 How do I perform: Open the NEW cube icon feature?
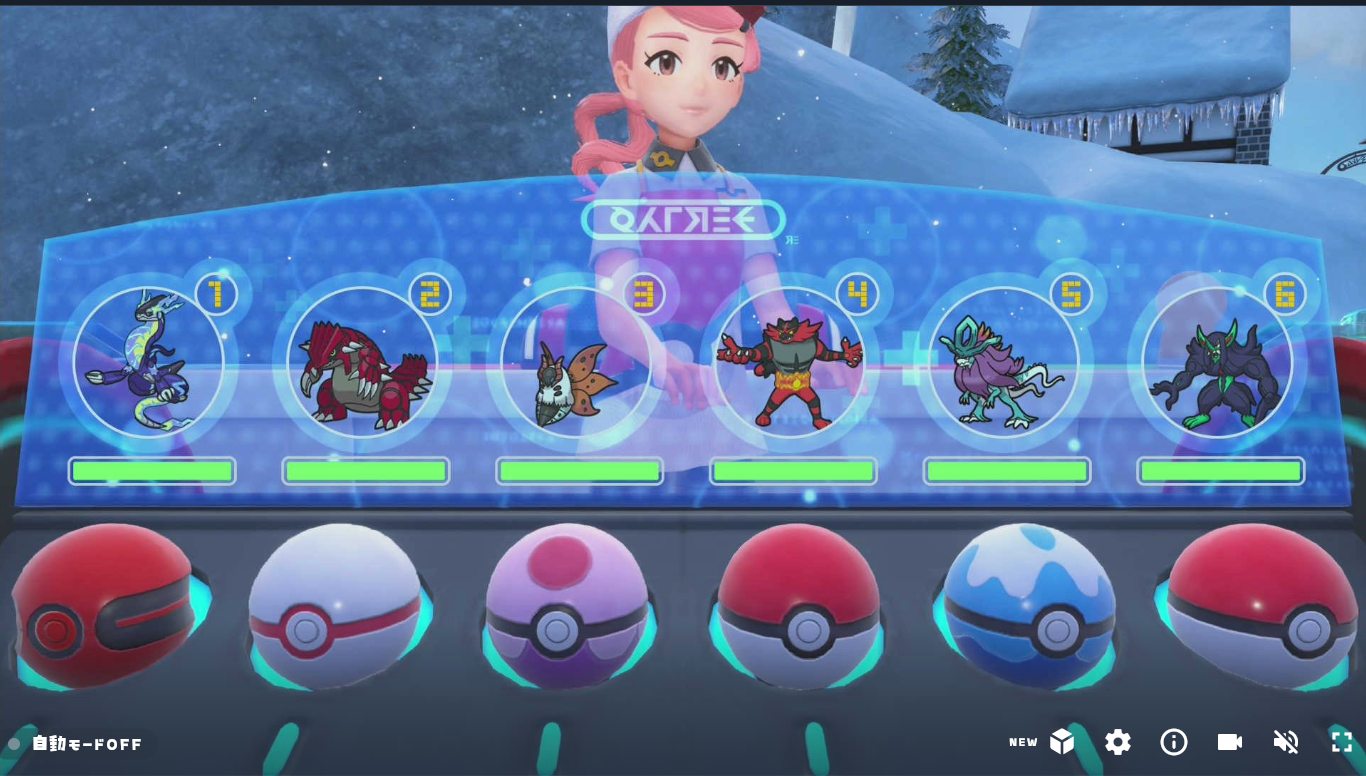tap(1061, 742)
